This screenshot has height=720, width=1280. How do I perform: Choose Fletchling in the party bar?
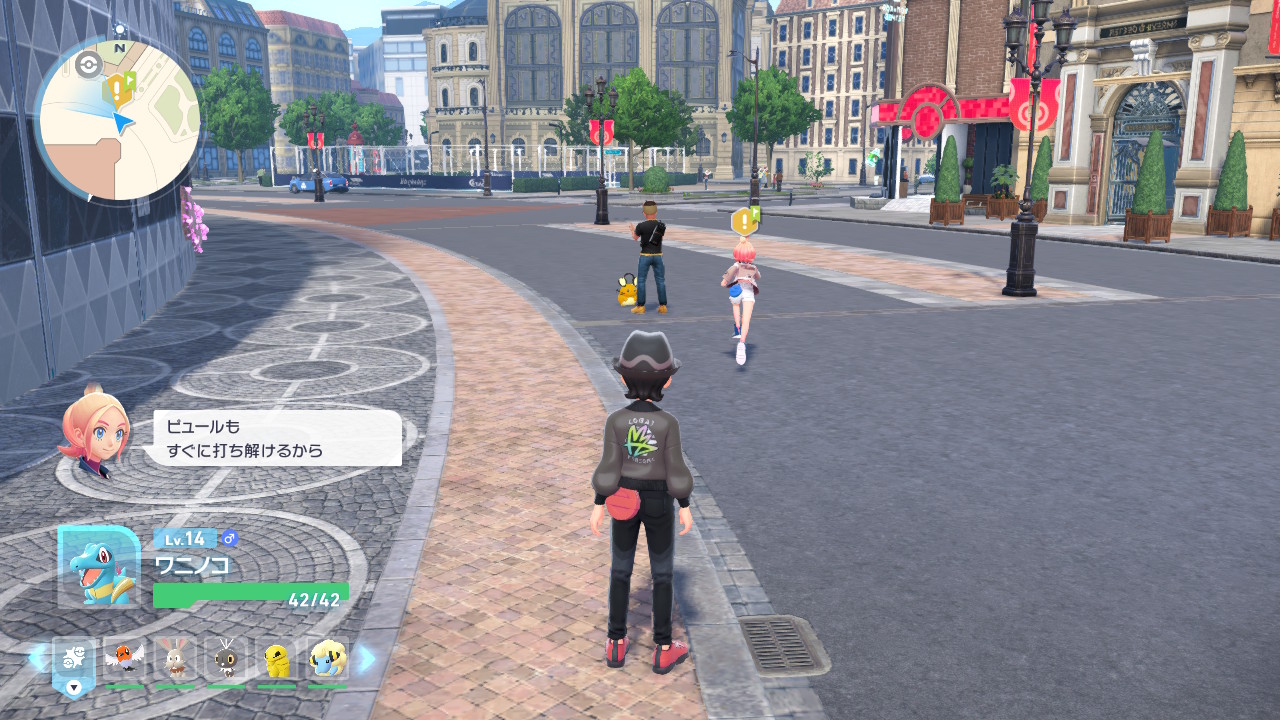point(124,660)
